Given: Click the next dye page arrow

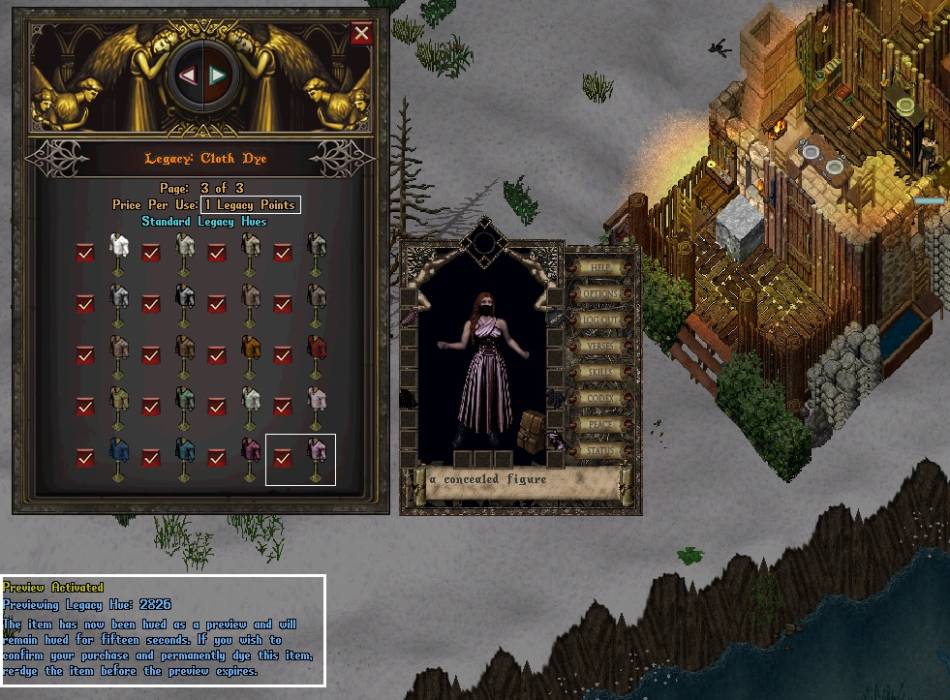Looking at the screenshot, I should 218,76.
